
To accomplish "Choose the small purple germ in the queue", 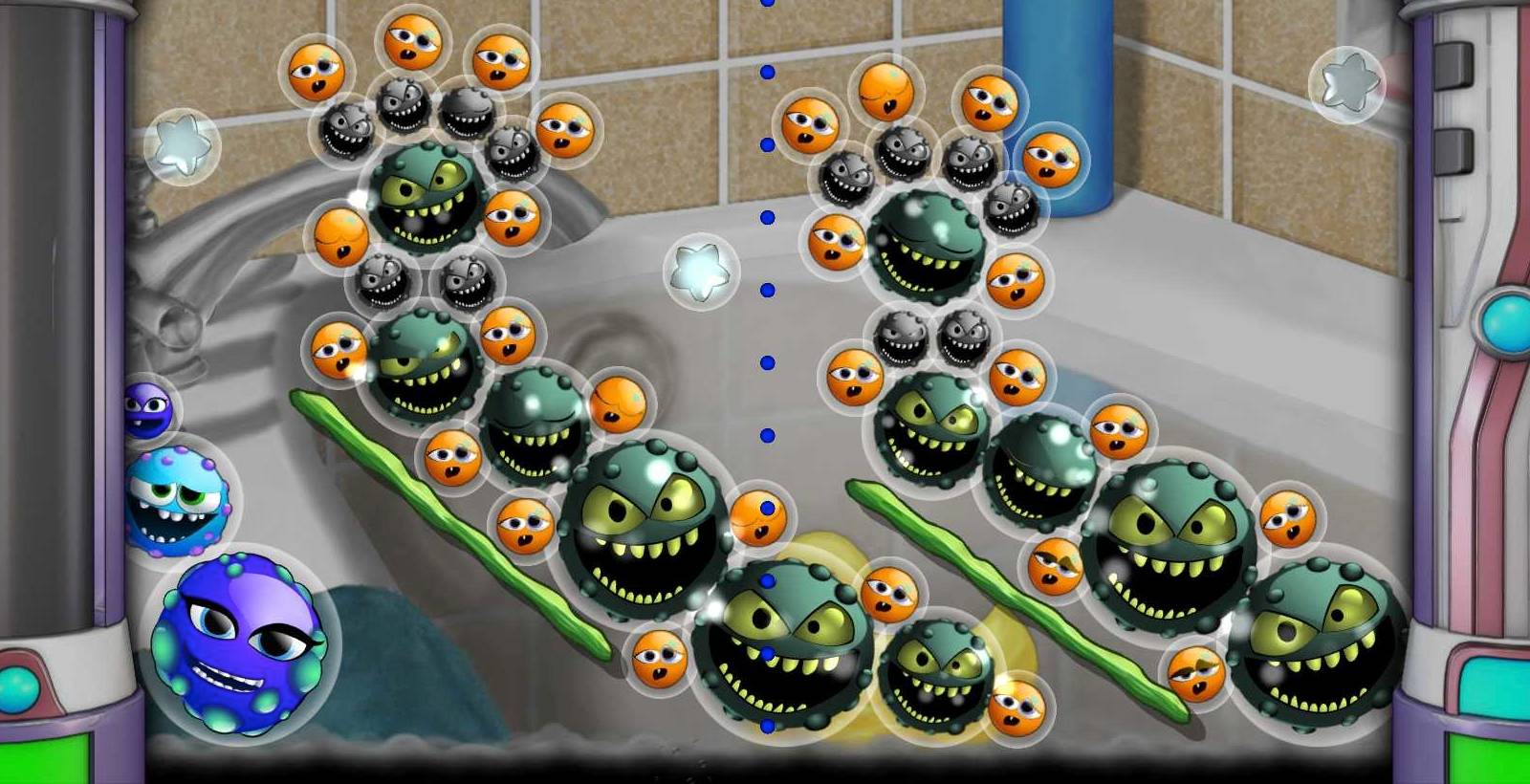I will 146,410.
